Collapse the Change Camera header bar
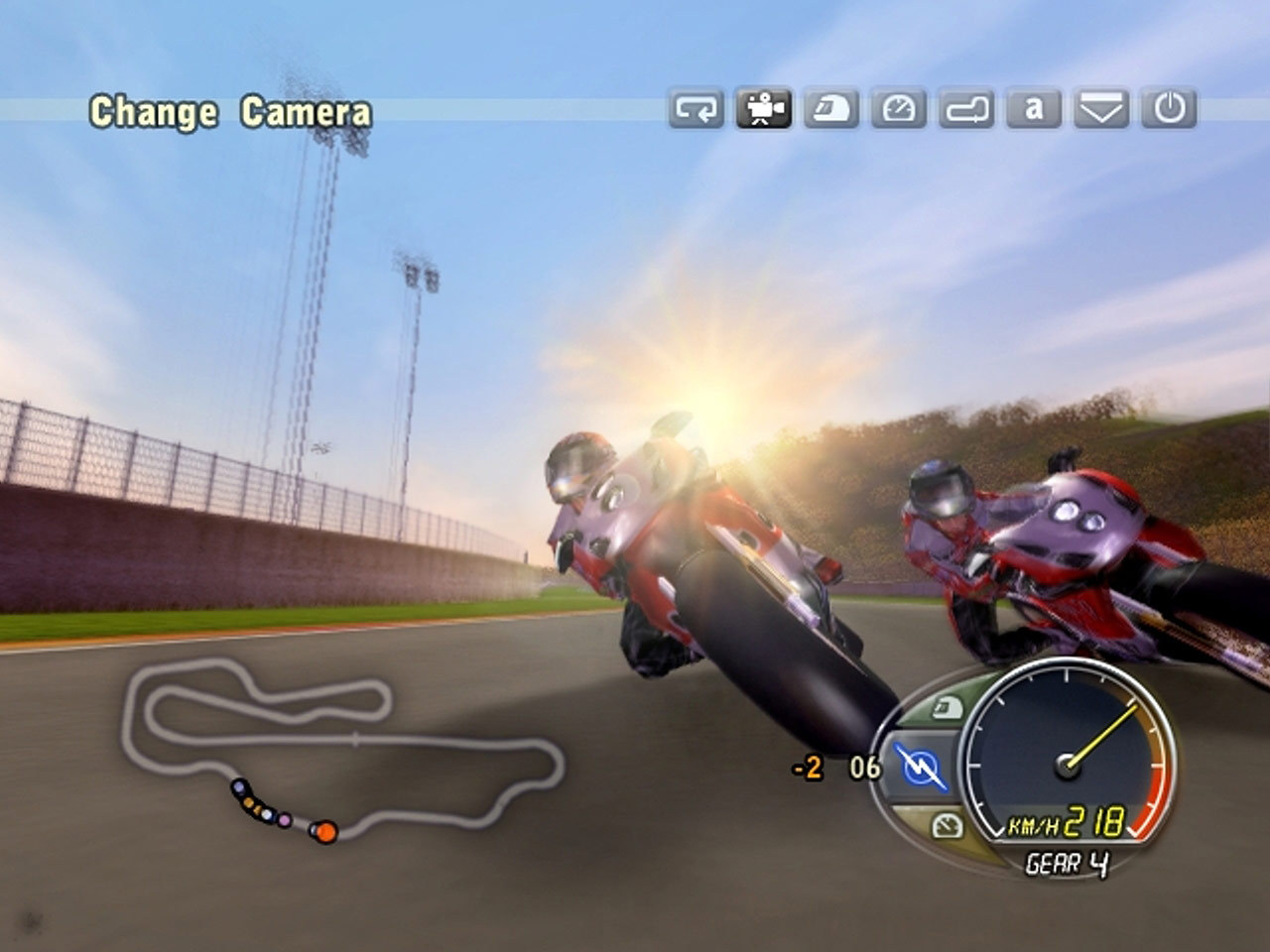The width and height of the screenshot is (1270, 952). (233, 110)
